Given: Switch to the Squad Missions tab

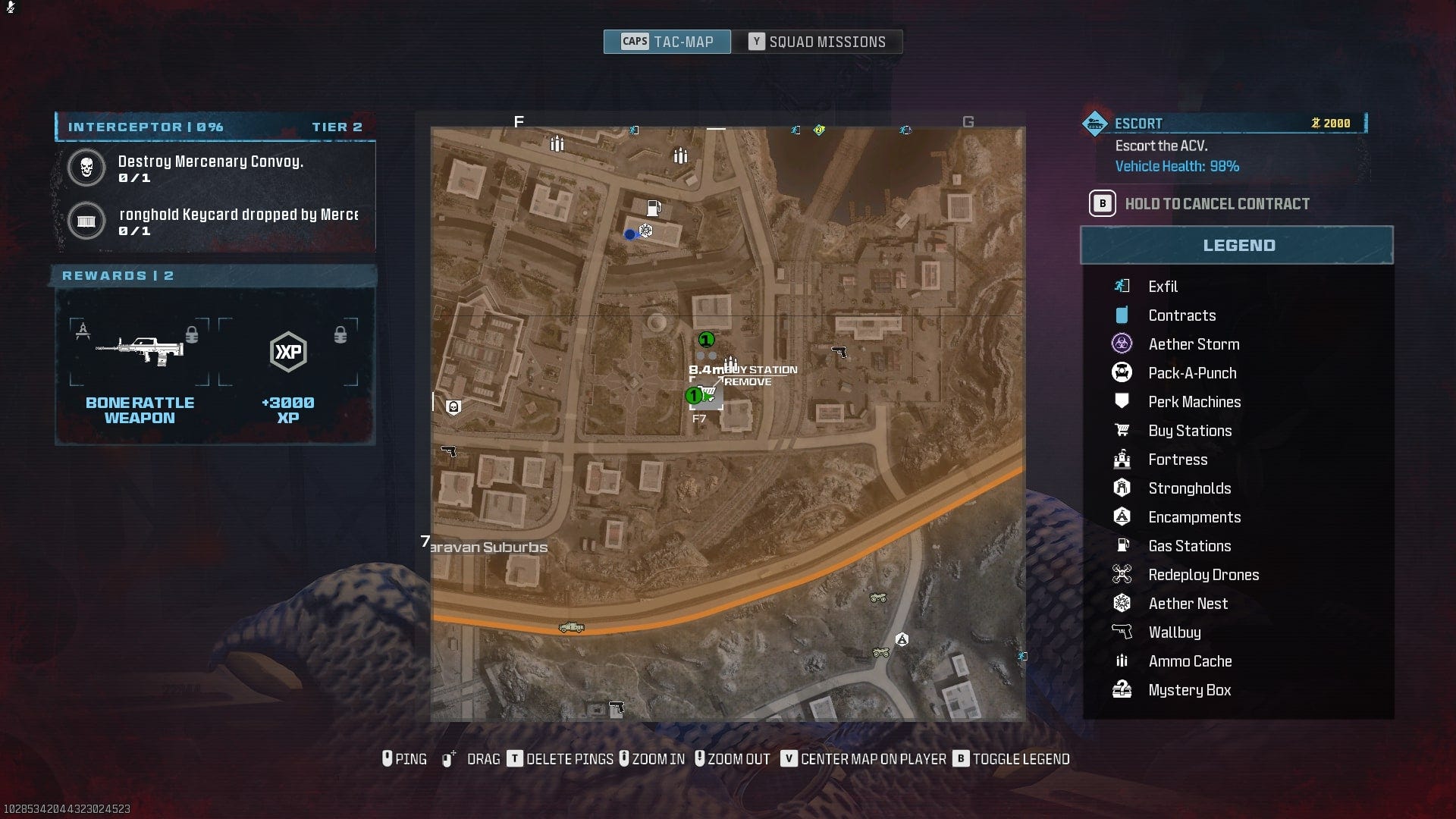Looking at the screenshot, I should [x=821, y=42].
